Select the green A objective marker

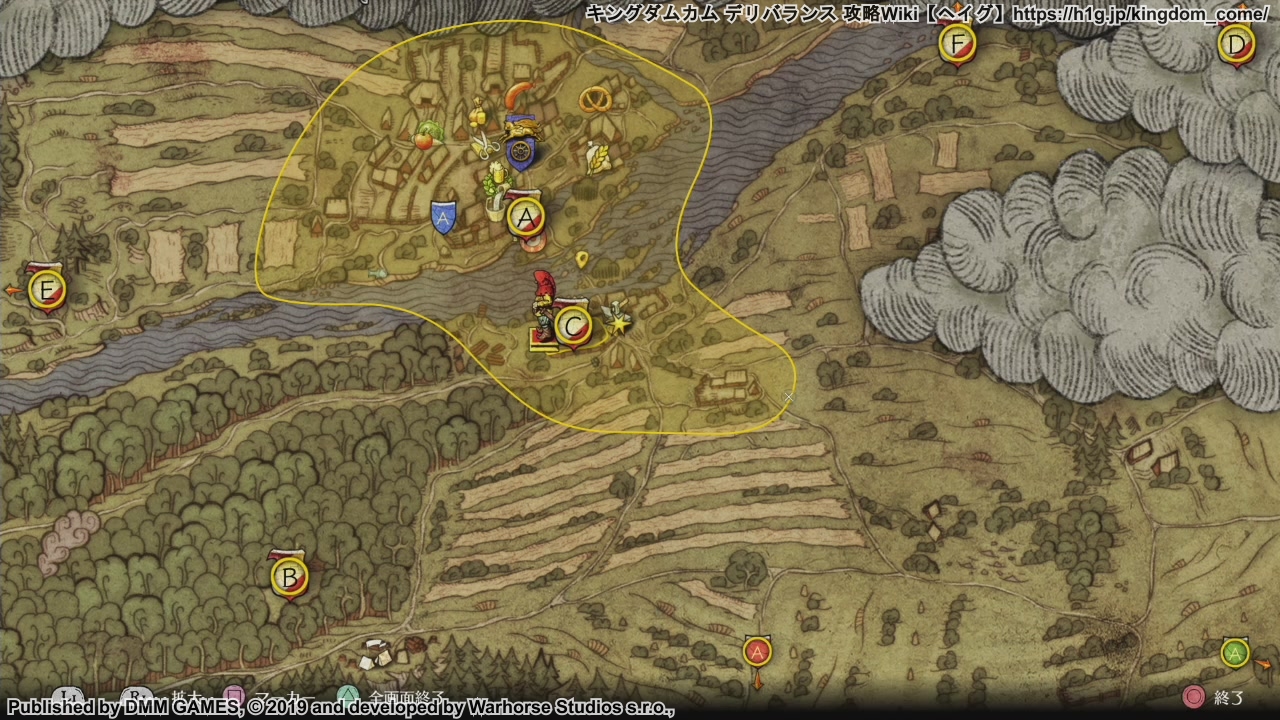[x=1235, y=653]
